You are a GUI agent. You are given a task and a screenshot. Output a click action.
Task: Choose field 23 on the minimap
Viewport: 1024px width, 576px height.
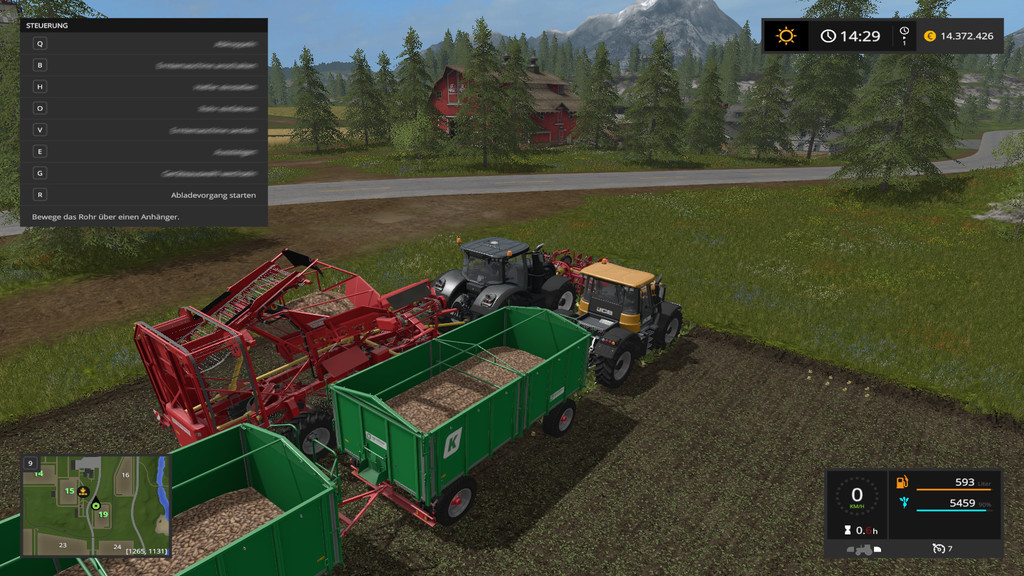(x=62, y=545)
